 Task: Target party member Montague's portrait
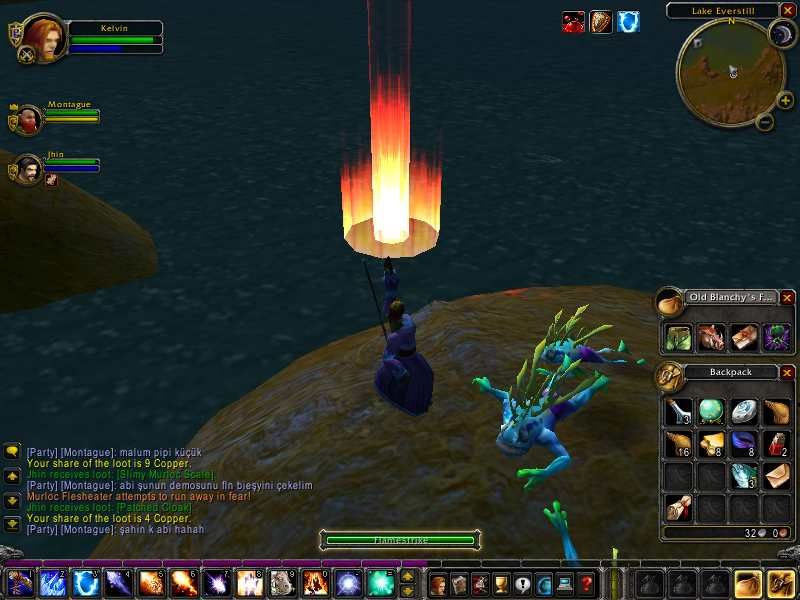[28, 120]
